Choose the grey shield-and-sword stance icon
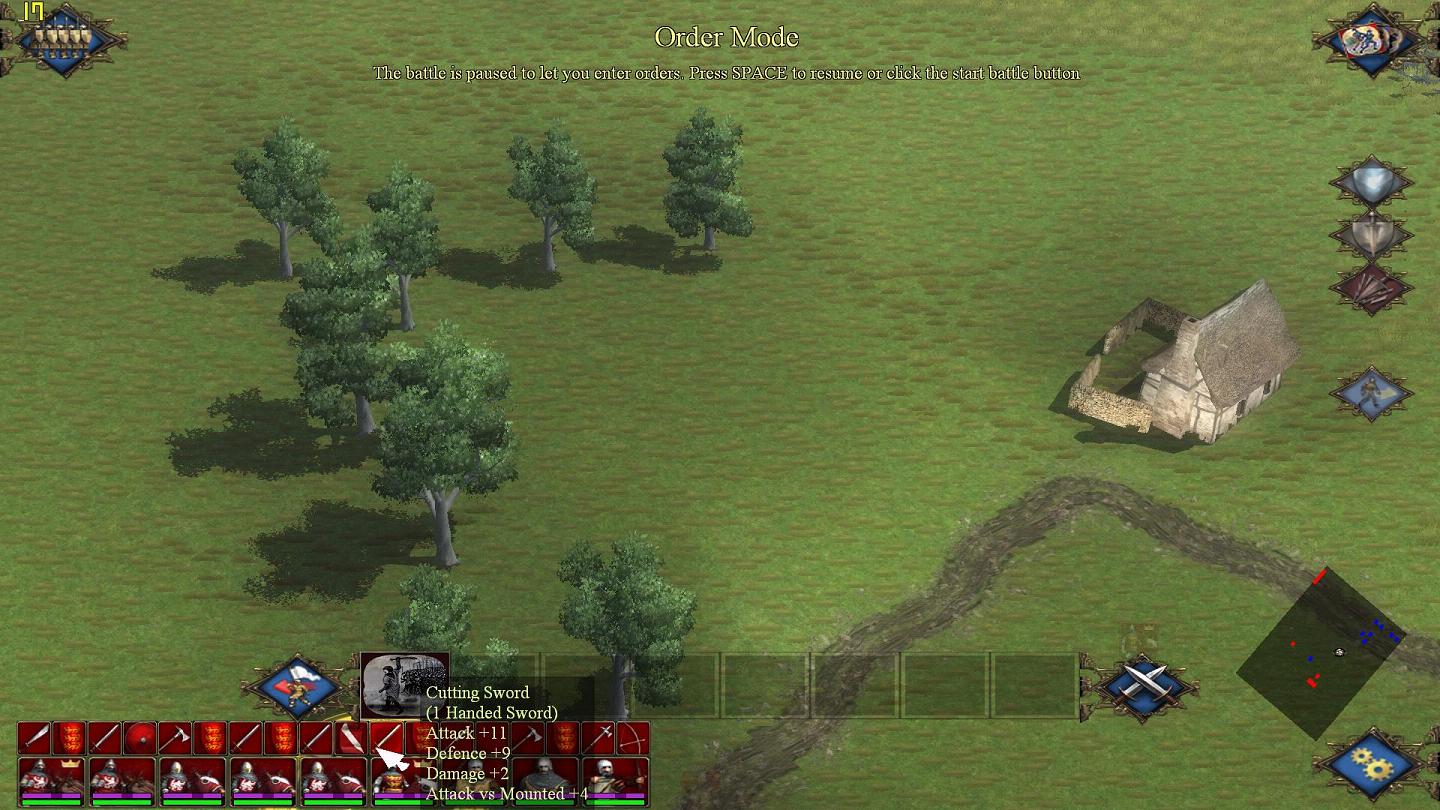Viewport: 1440px width, 810px height. coord(1371,236)
